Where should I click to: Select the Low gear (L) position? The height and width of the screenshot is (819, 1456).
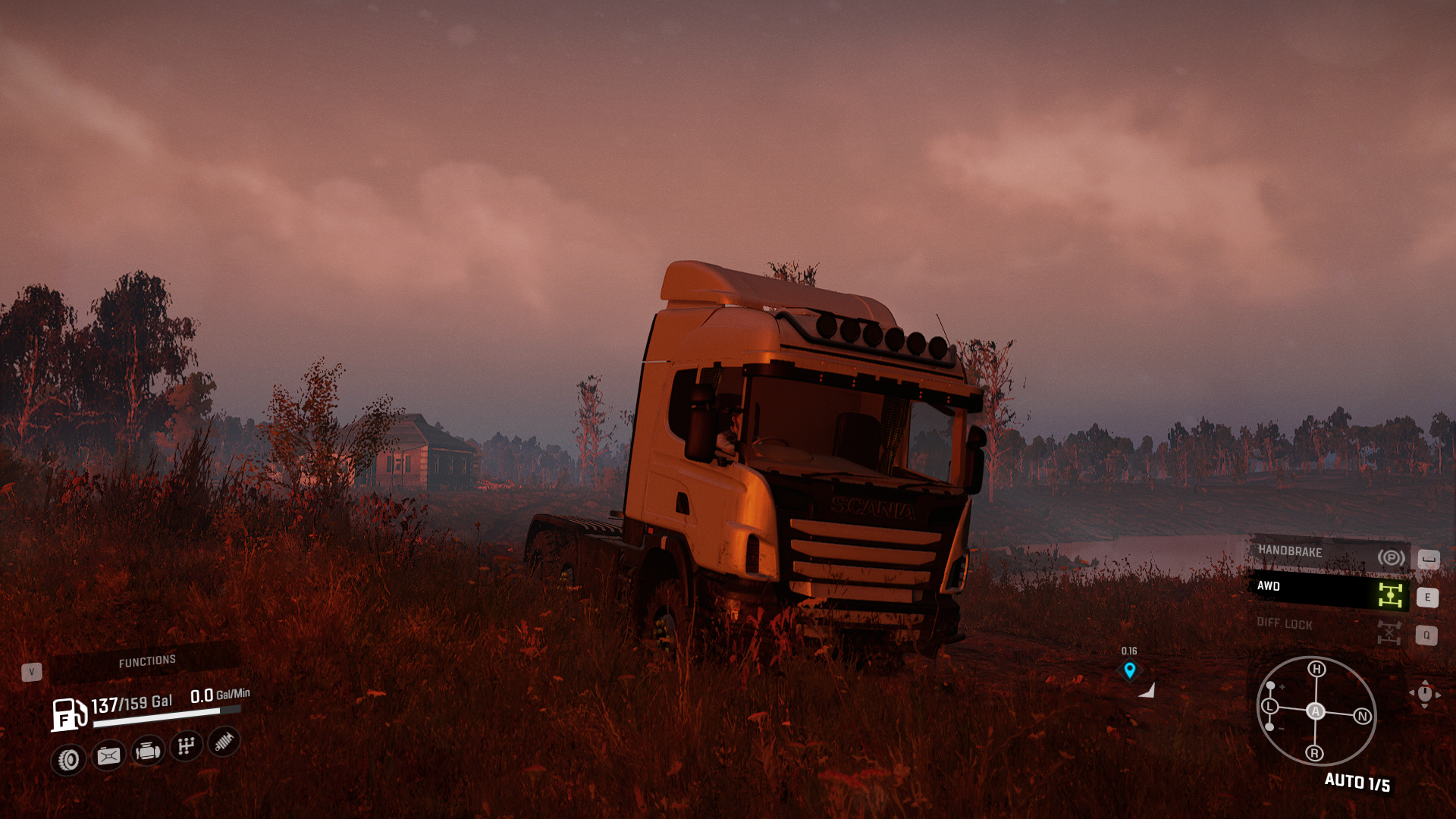(x=1269, y=707)
